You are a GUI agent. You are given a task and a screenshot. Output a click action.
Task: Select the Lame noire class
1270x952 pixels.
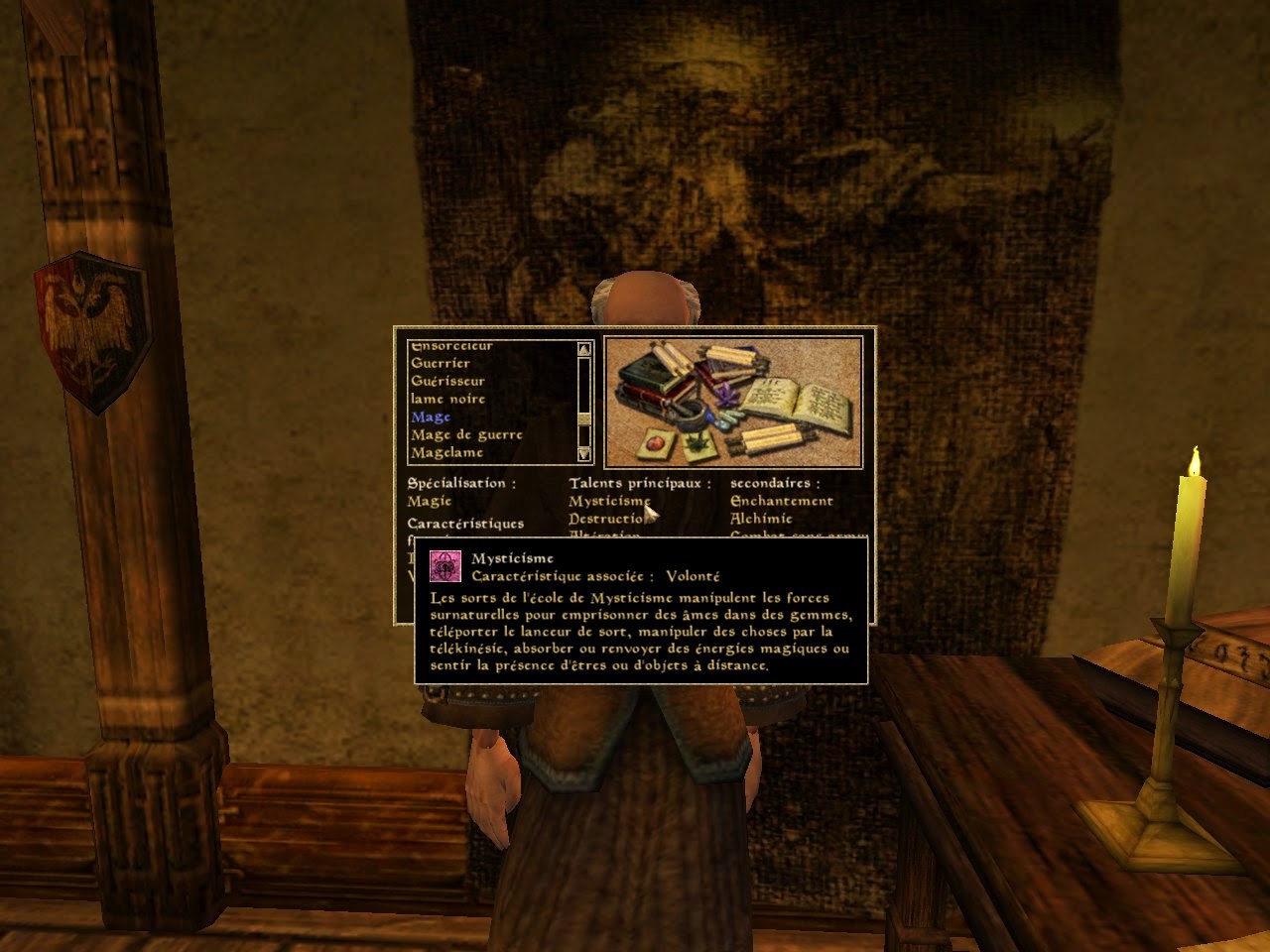pos(447,399)
